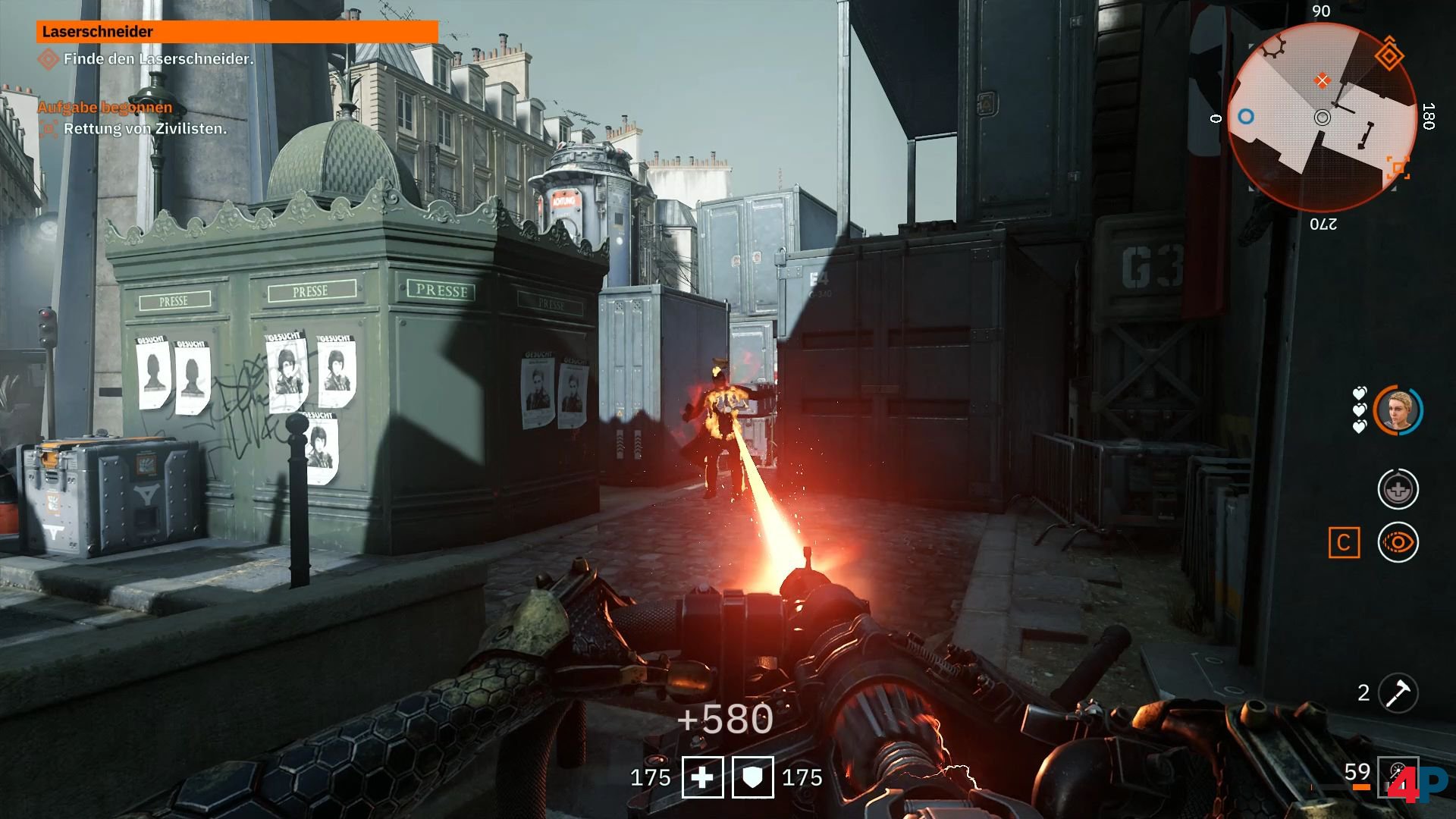Select the orange bracket marker on minimap edge
Screen dimensions: 1456x819
tap(1398, 168)
